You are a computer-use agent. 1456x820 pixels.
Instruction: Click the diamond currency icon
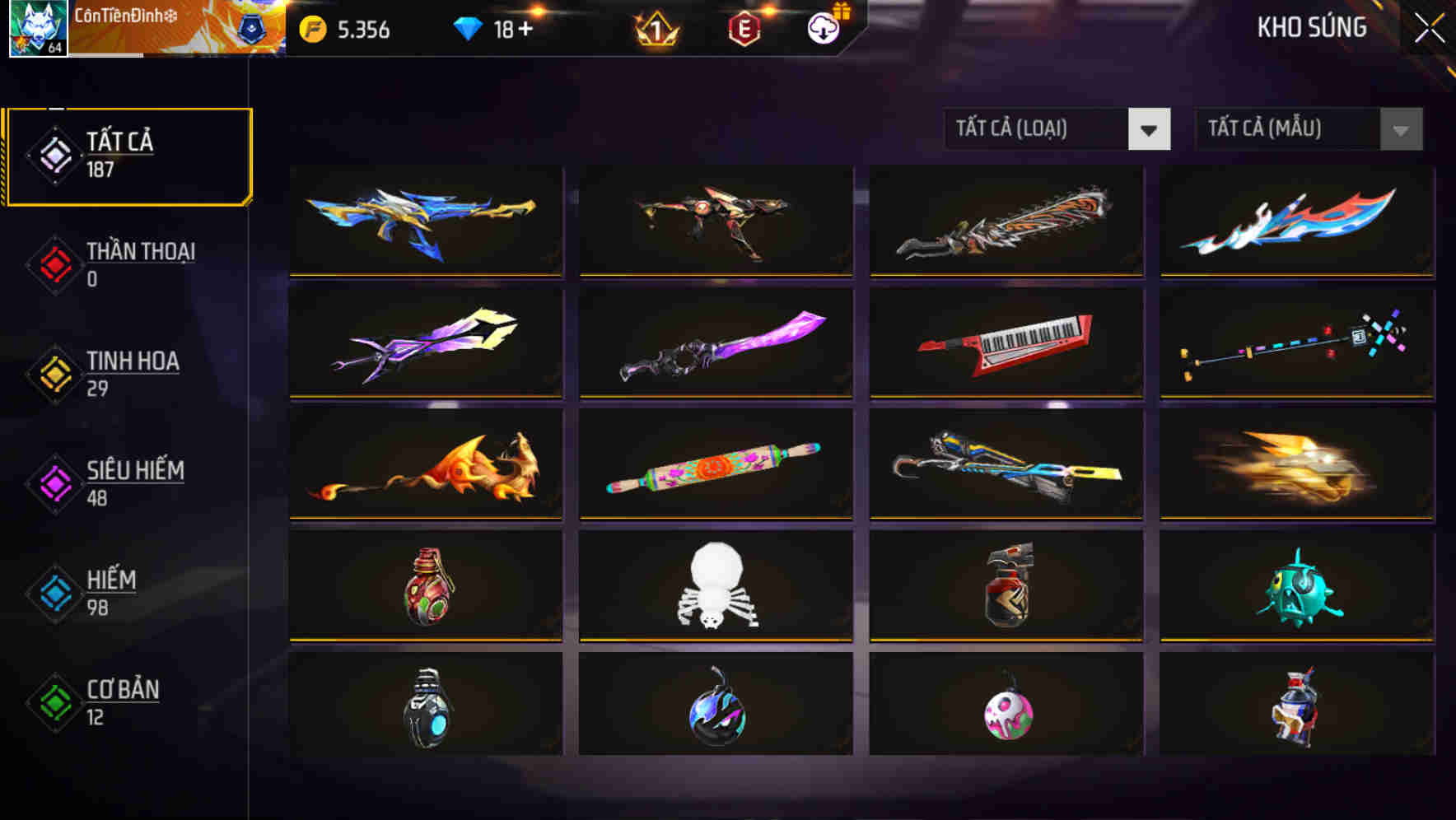pos(468,27)
